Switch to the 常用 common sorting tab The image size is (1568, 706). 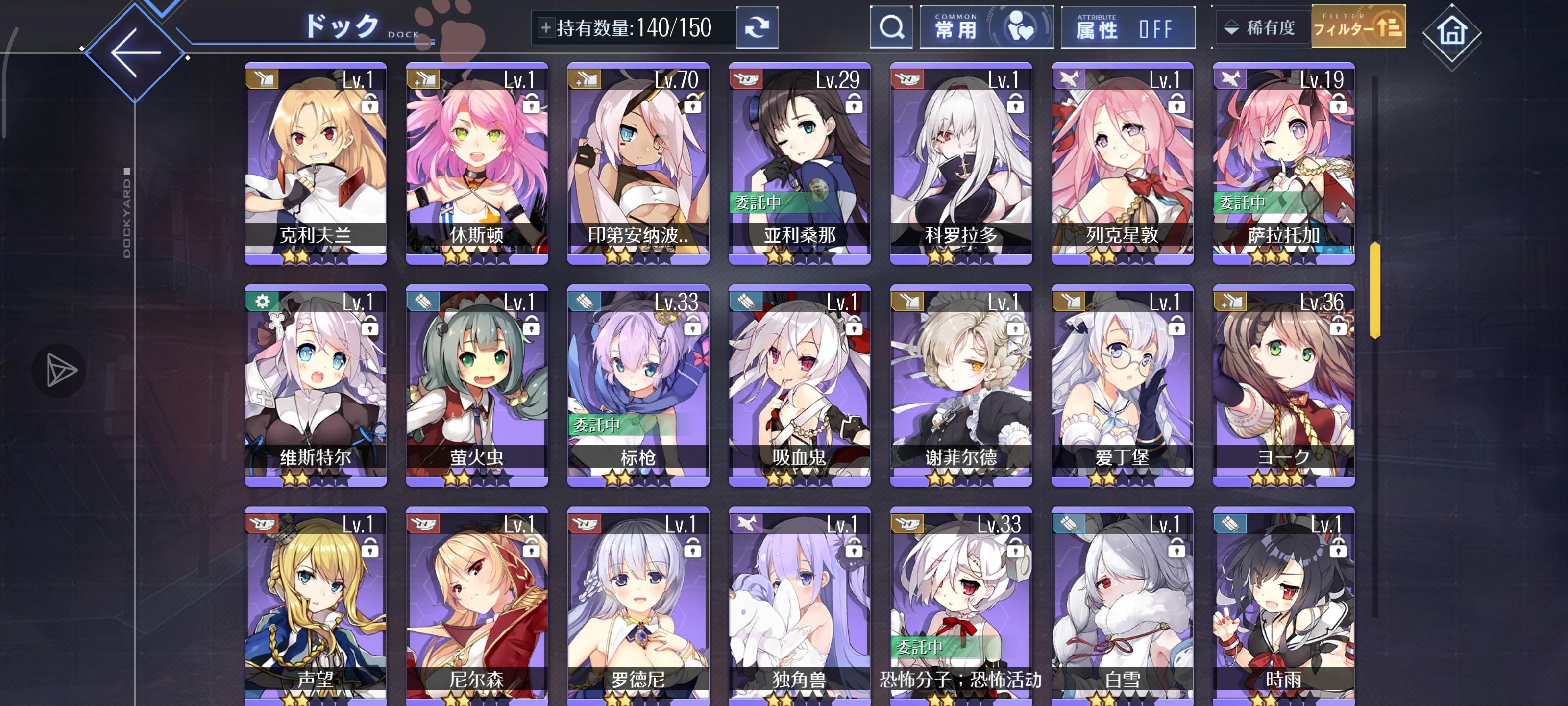pos(985,27)
